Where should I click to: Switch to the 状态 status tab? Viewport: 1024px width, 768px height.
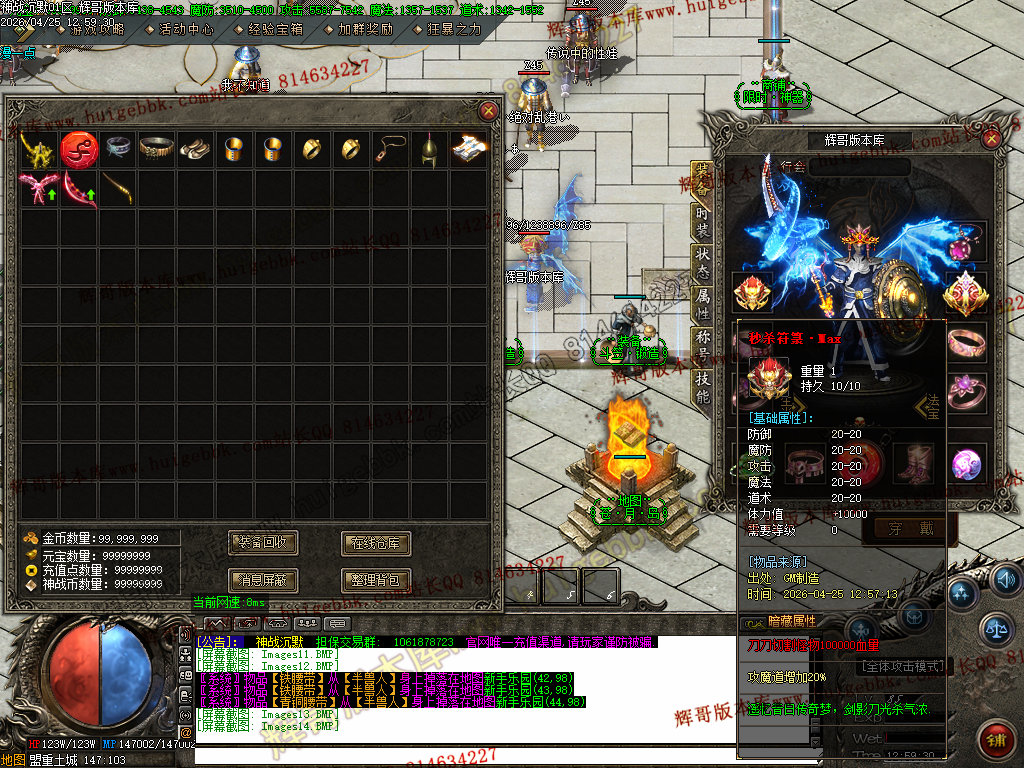[x=703, y=259]
